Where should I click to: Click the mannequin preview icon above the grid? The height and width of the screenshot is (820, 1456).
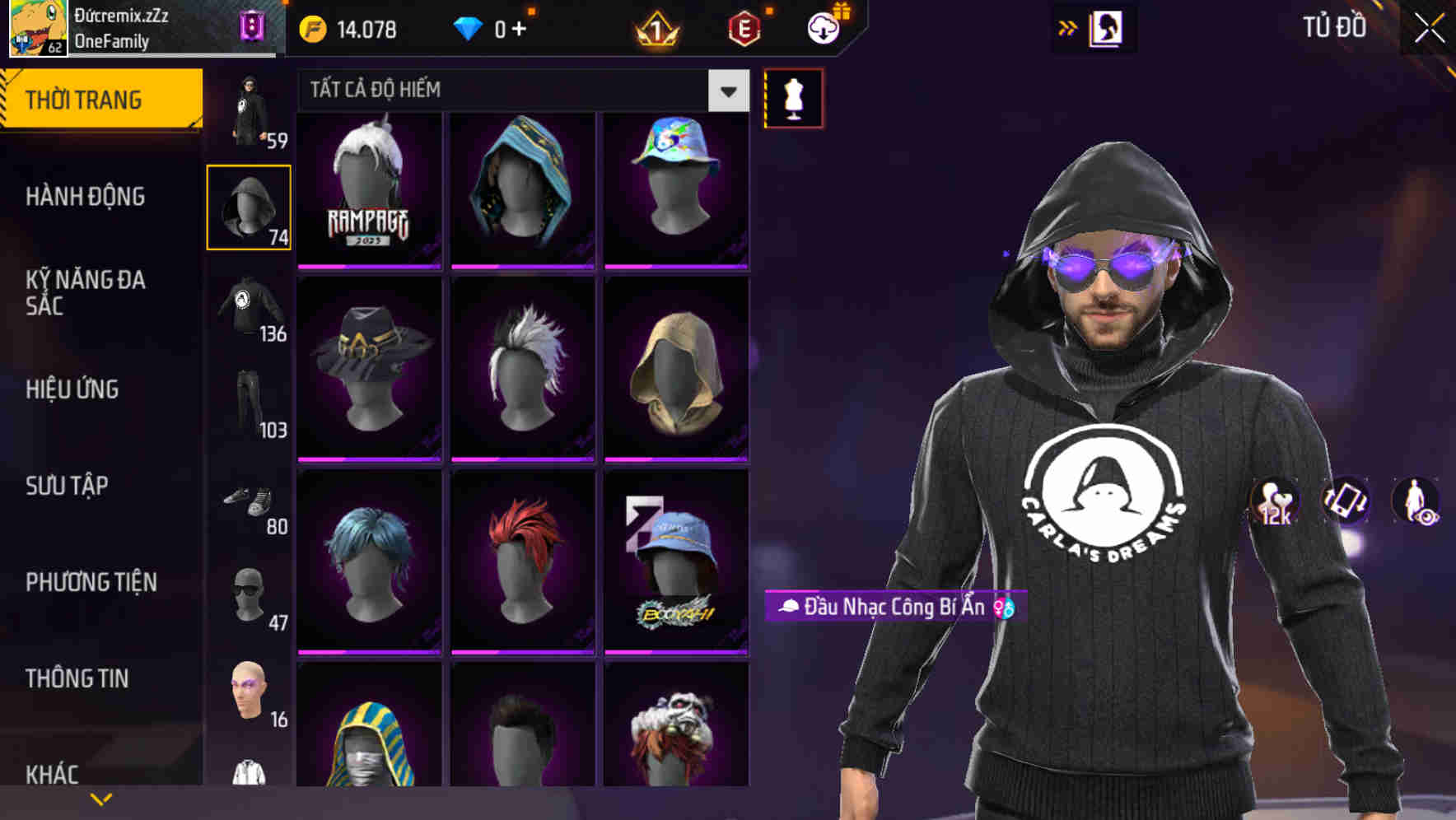[x=792, y=97]
